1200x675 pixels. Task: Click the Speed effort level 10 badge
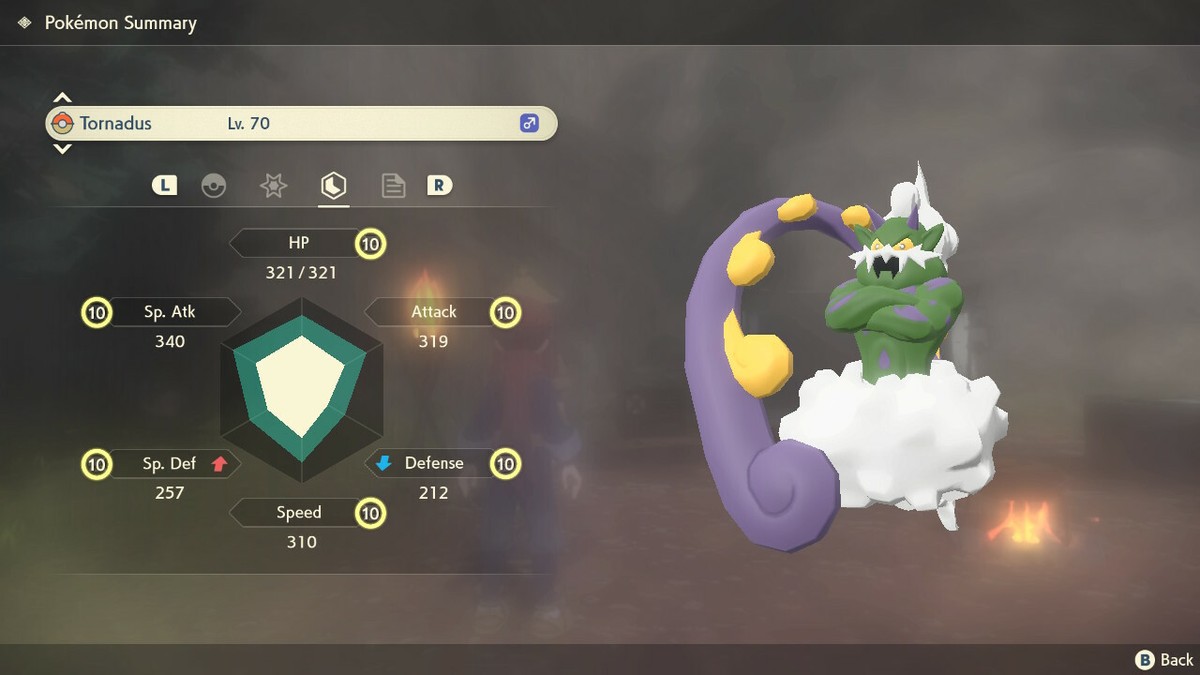pos(371,513)
